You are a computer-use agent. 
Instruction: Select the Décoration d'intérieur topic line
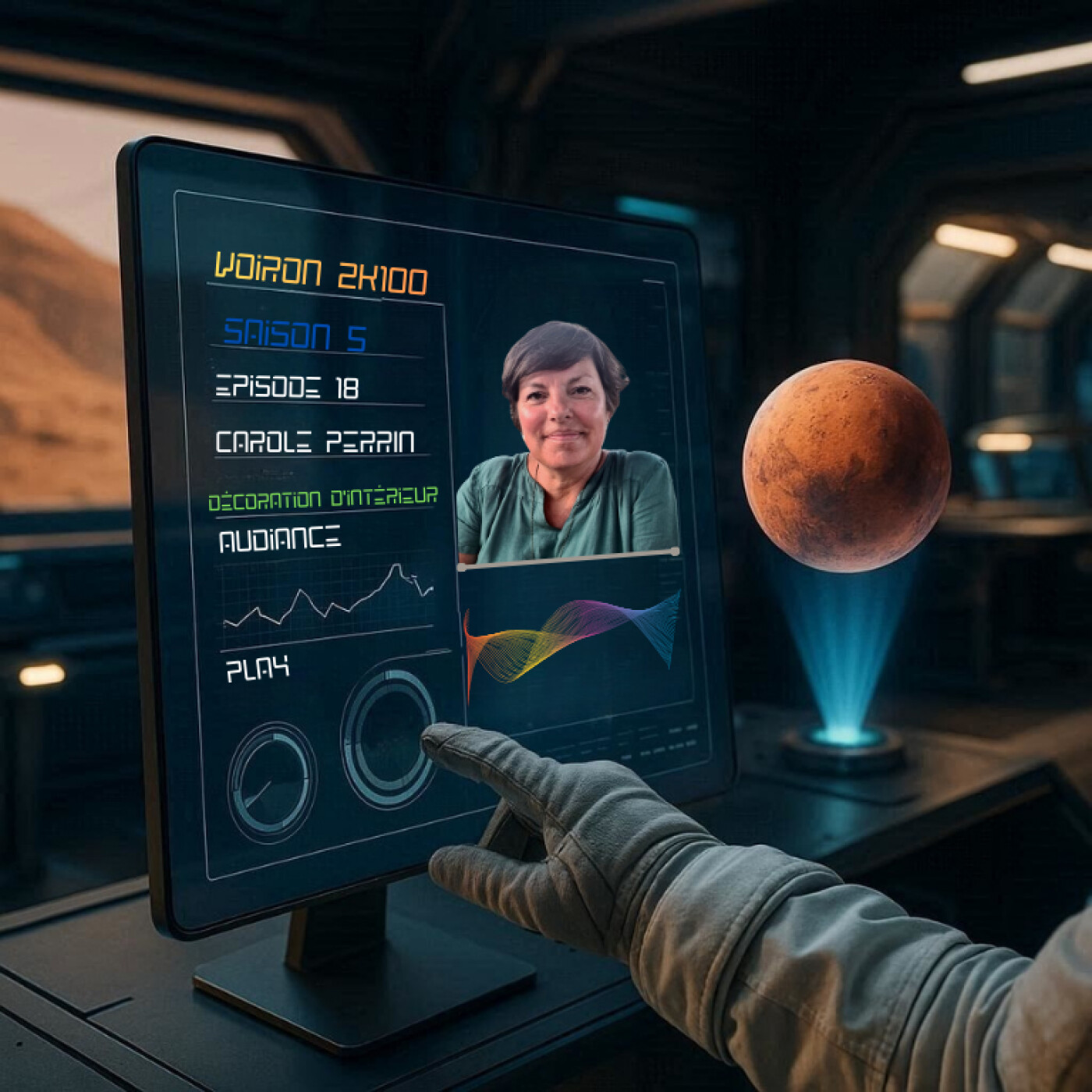[323, 498]
